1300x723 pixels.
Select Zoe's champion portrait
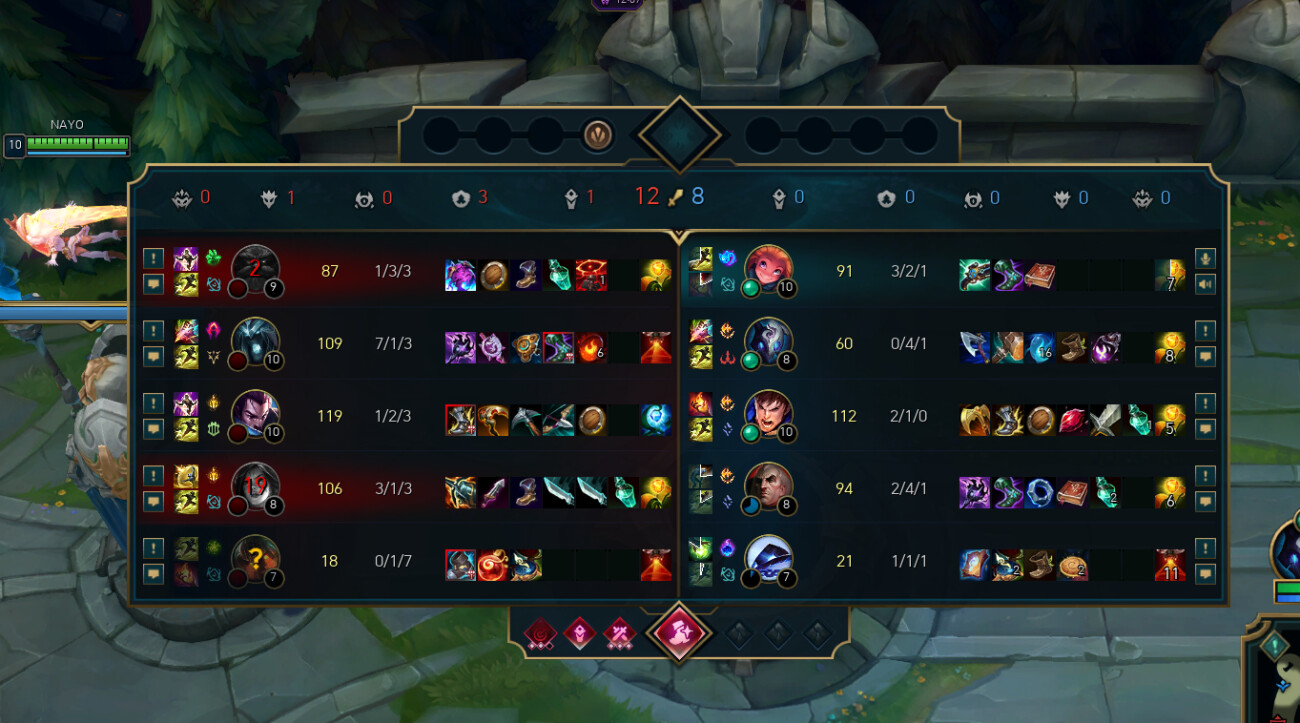point(768,270)
